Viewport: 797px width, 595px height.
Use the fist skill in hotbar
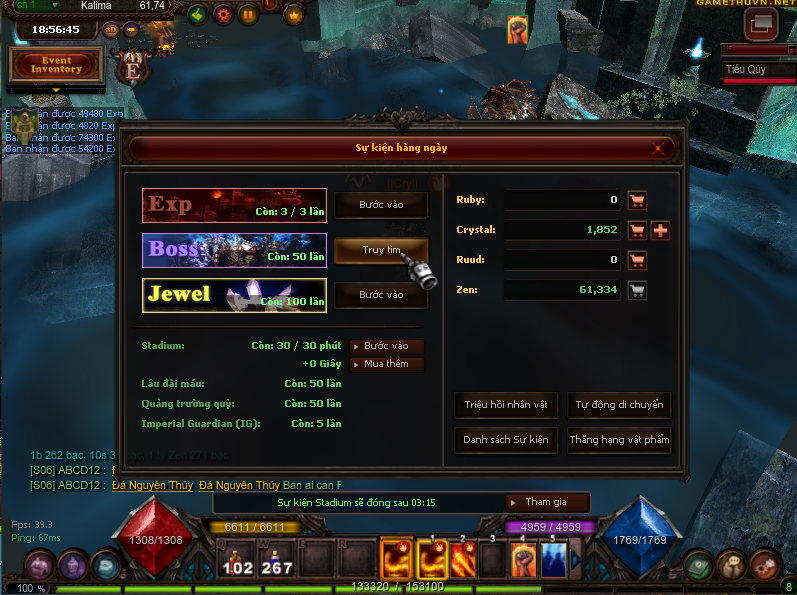522,560
